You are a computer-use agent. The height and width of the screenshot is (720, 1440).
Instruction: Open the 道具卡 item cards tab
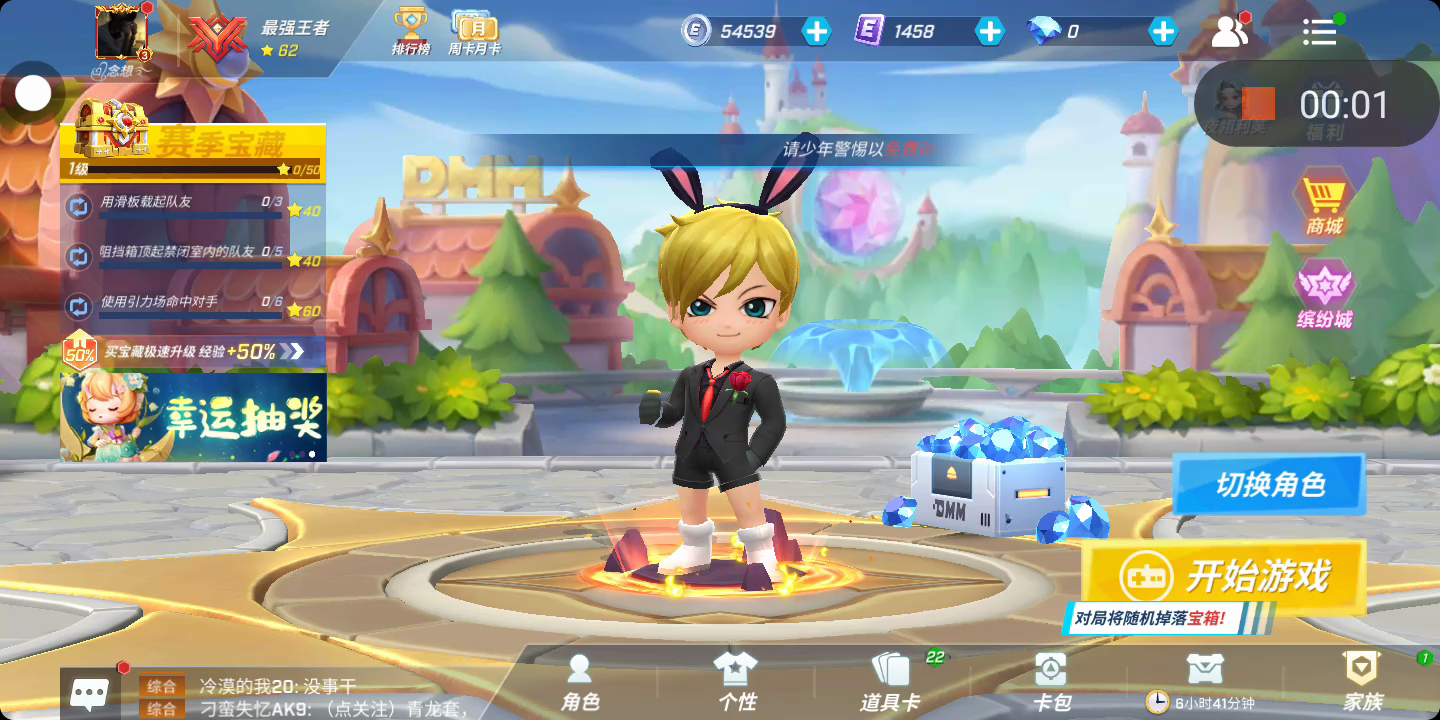click(889, 684)
